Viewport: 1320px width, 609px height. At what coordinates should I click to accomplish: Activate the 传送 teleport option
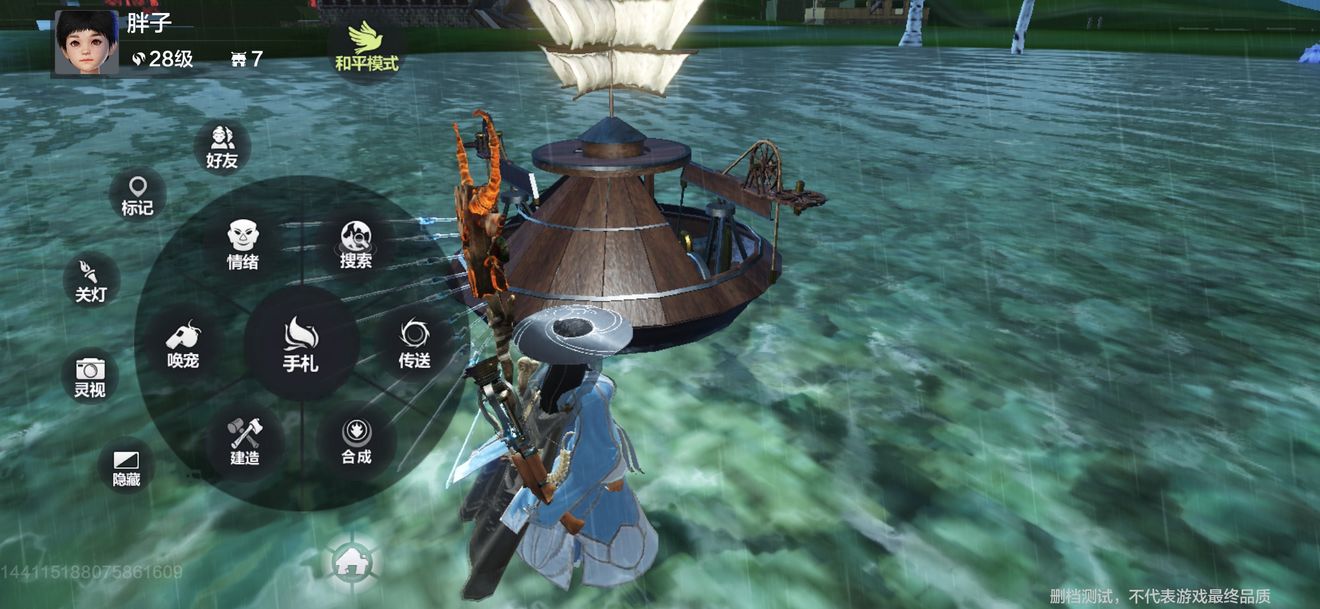click(x=414, y=343)
